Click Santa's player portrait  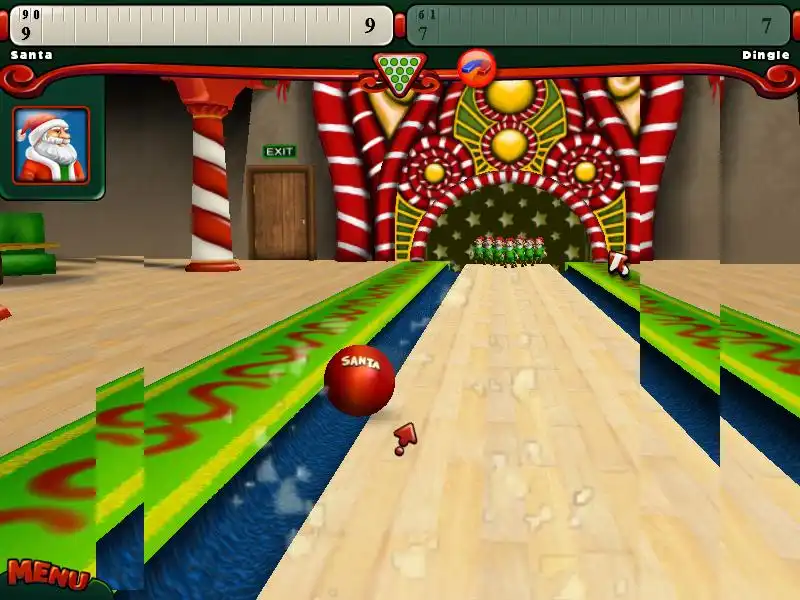tap(51, 145)
